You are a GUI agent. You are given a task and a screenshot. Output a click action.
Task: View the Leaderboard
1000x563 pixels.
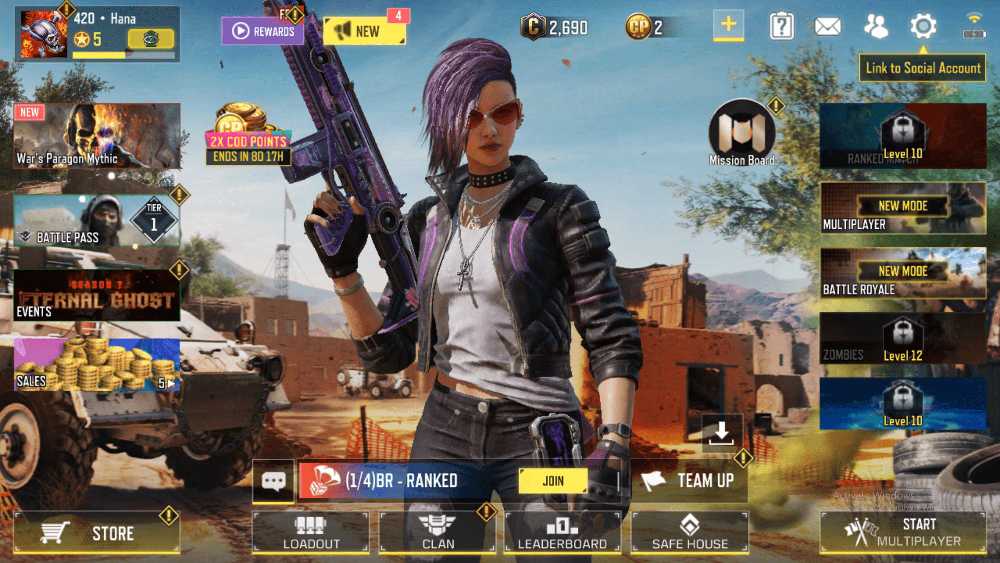point(562,532)
